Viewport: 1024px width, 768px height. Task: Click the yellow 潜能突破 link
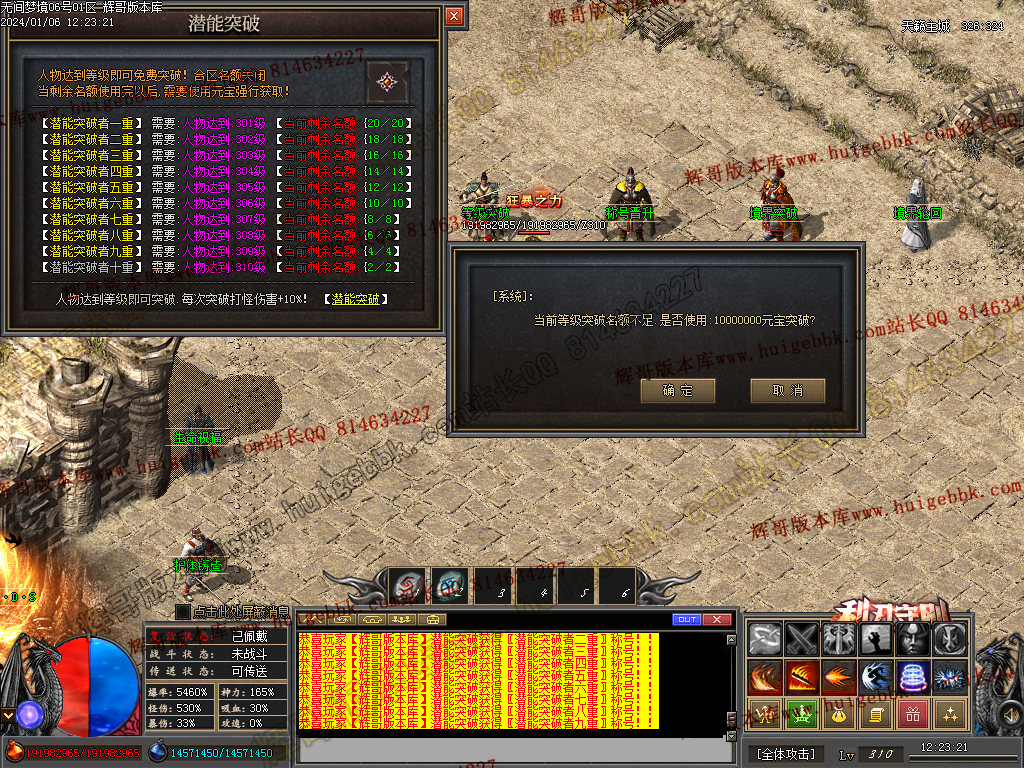pyautogui.click(x=355, y=299)
